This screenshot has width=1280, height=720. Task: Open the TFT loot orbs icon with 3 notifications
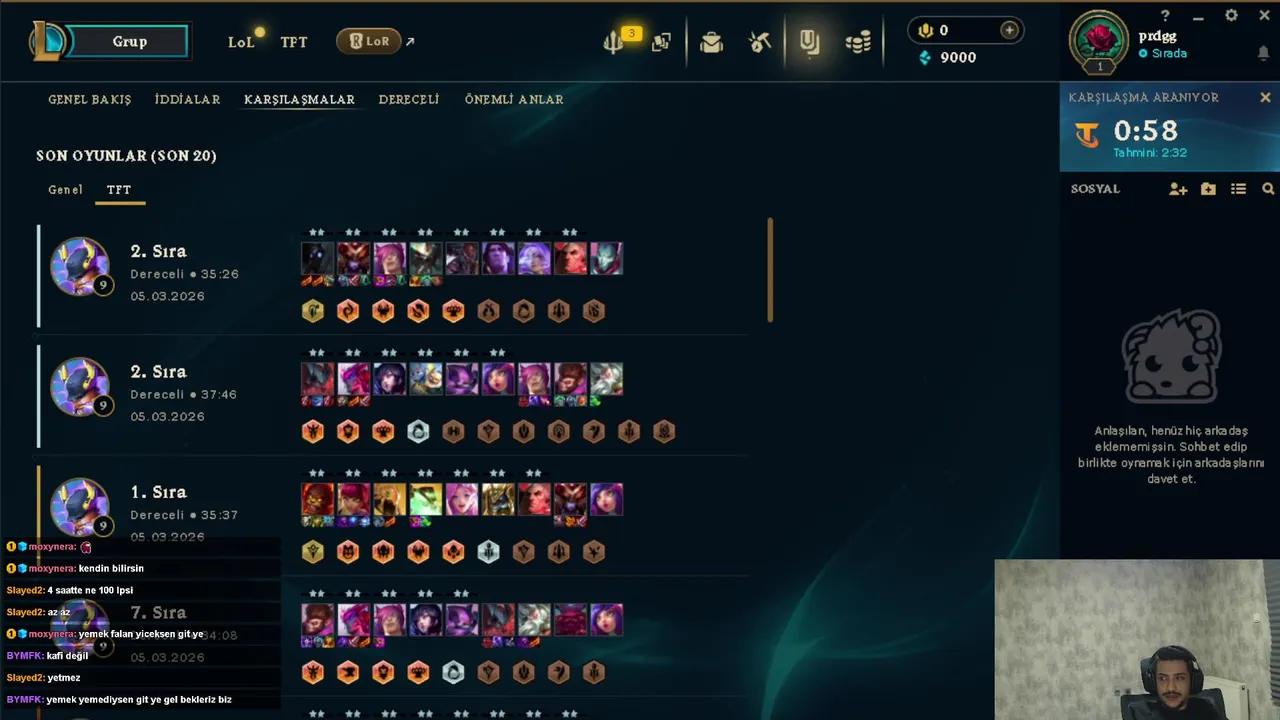[x=612, y=41]
